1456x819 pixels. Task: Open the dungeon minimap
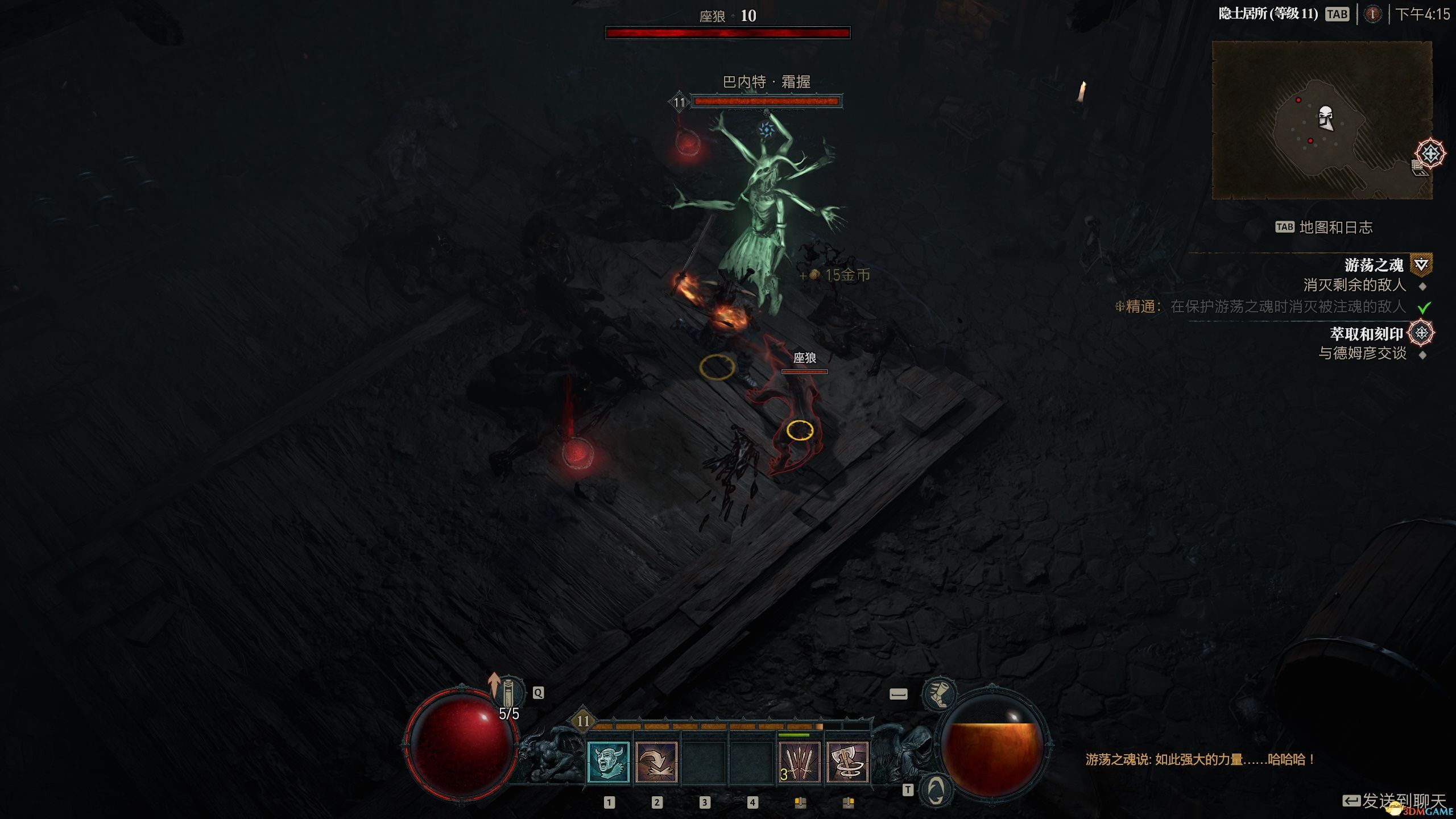click(1322, 120)
